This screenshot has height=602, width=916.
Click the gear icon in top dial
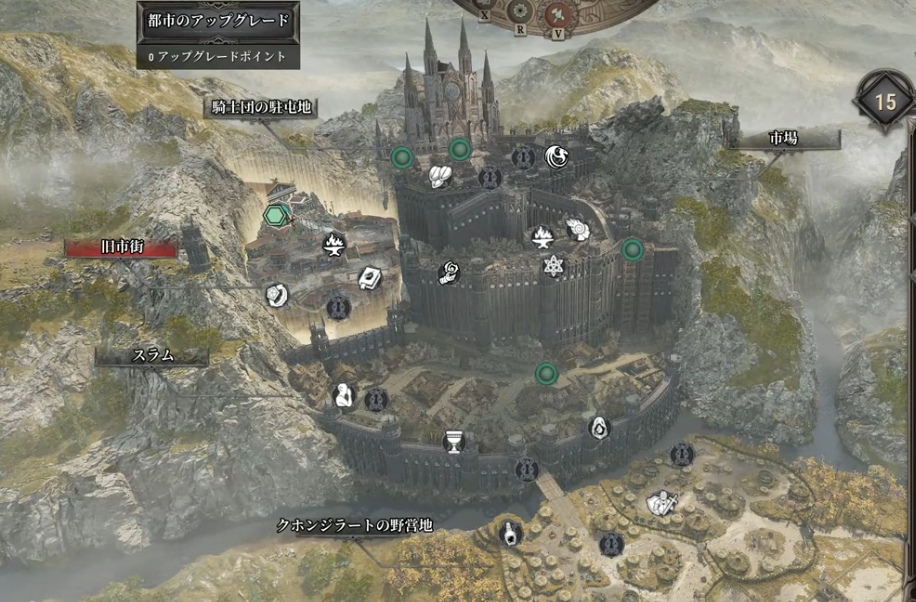tap(520, 11)
